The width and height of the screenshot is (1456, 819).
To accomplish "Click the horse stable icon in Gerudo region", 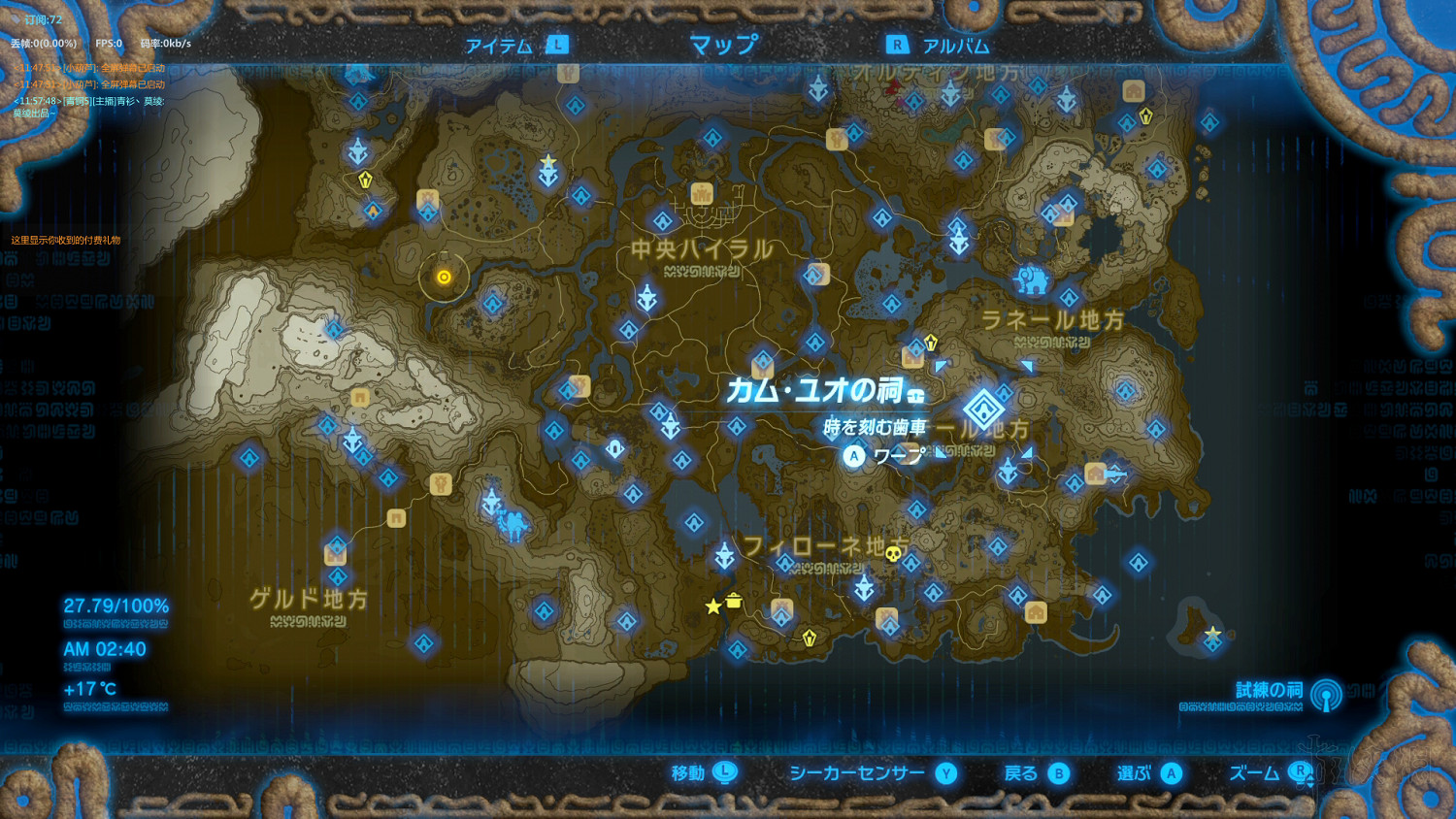I will tap(441, 485).
